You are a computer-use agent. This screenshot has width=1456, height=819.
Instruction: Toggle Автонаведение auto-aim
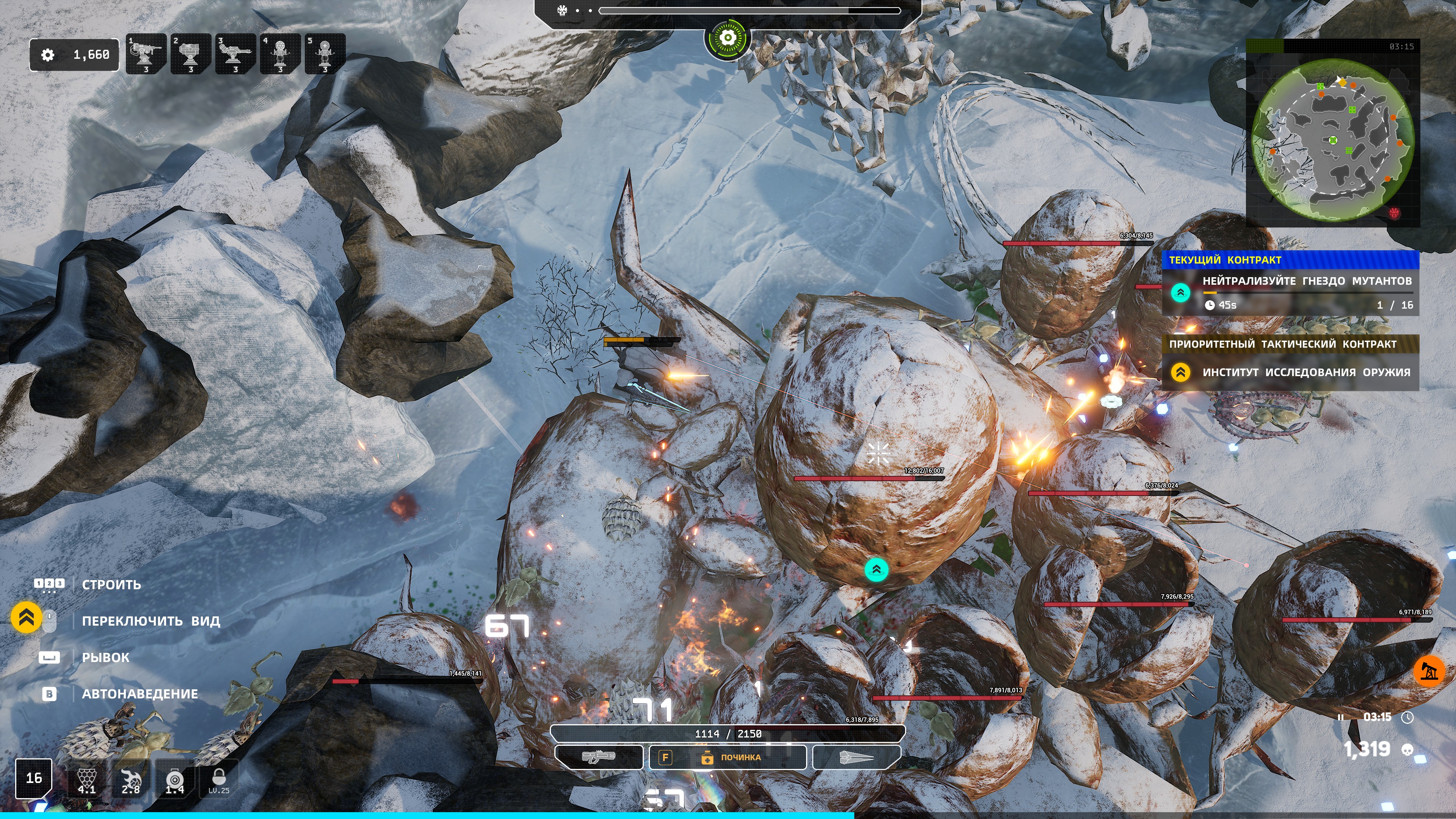pos(140,693)
